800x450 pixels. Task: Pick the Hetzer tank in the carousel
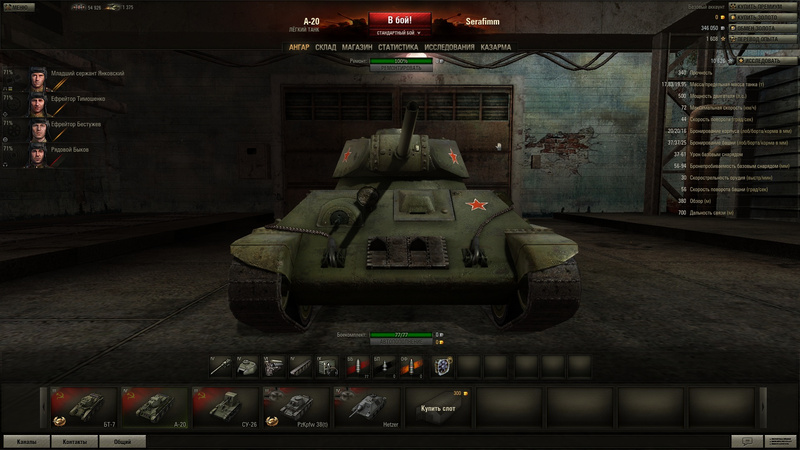tap(366, 408)
